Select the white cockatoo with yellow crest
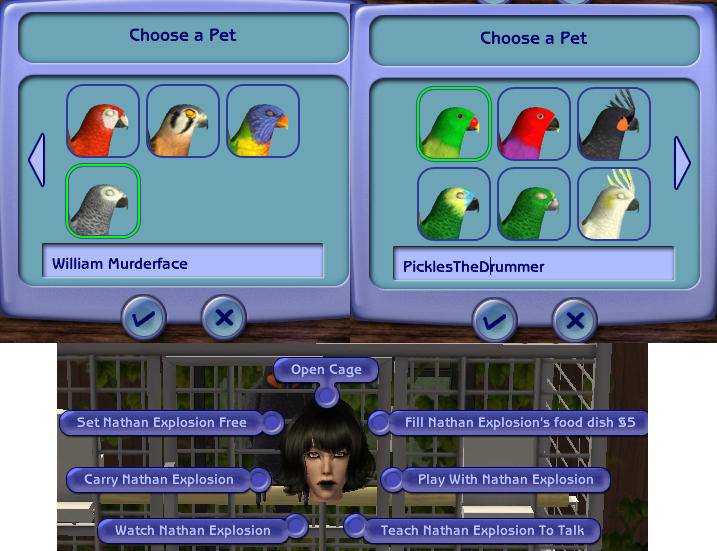Viewport: 717px width, 551px height. click(614, 204)
